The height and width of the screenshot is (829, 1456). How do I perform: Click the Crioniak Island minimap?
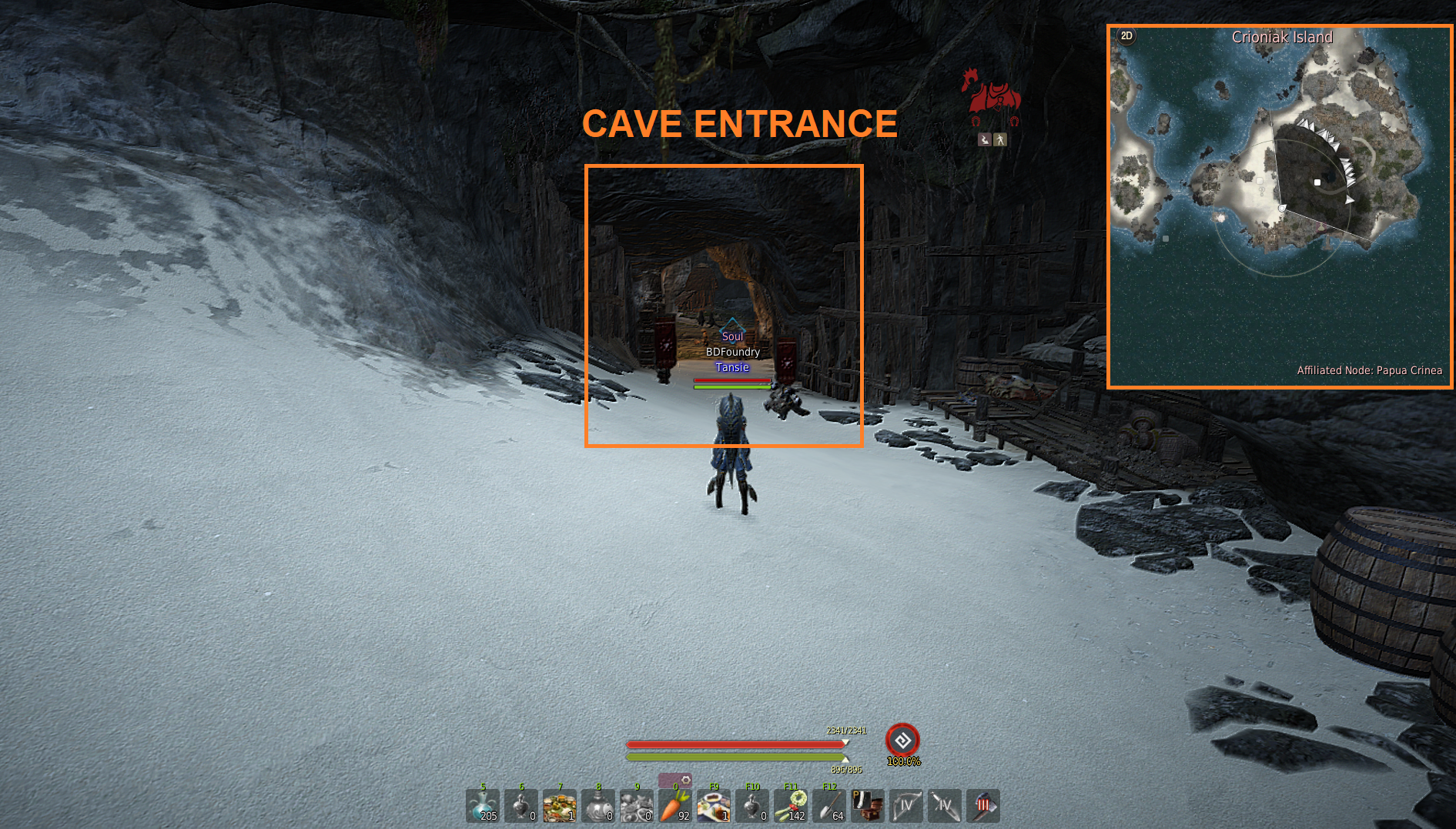coord(1280,206)
